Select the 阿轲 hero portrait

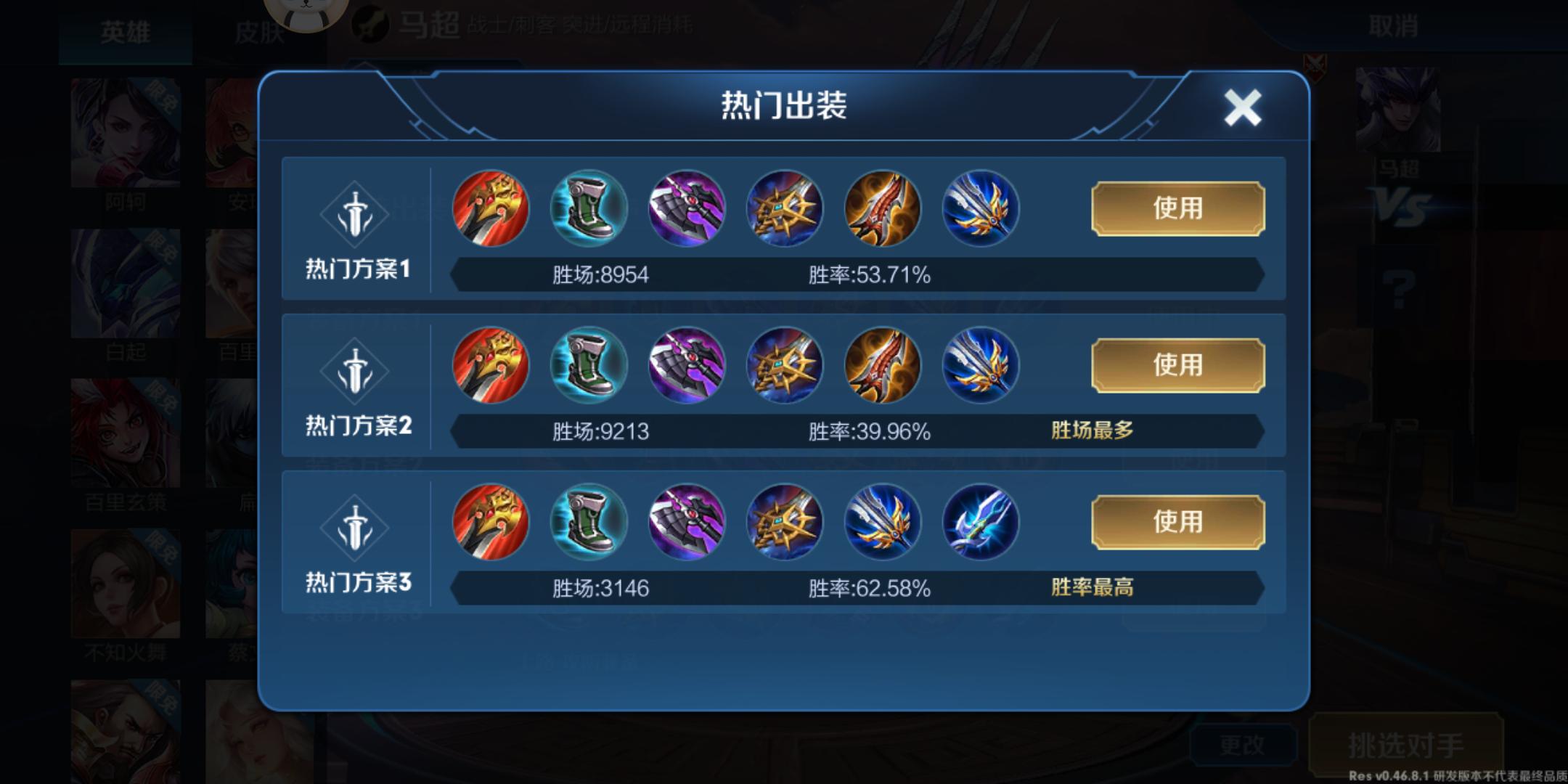(125, 131)
